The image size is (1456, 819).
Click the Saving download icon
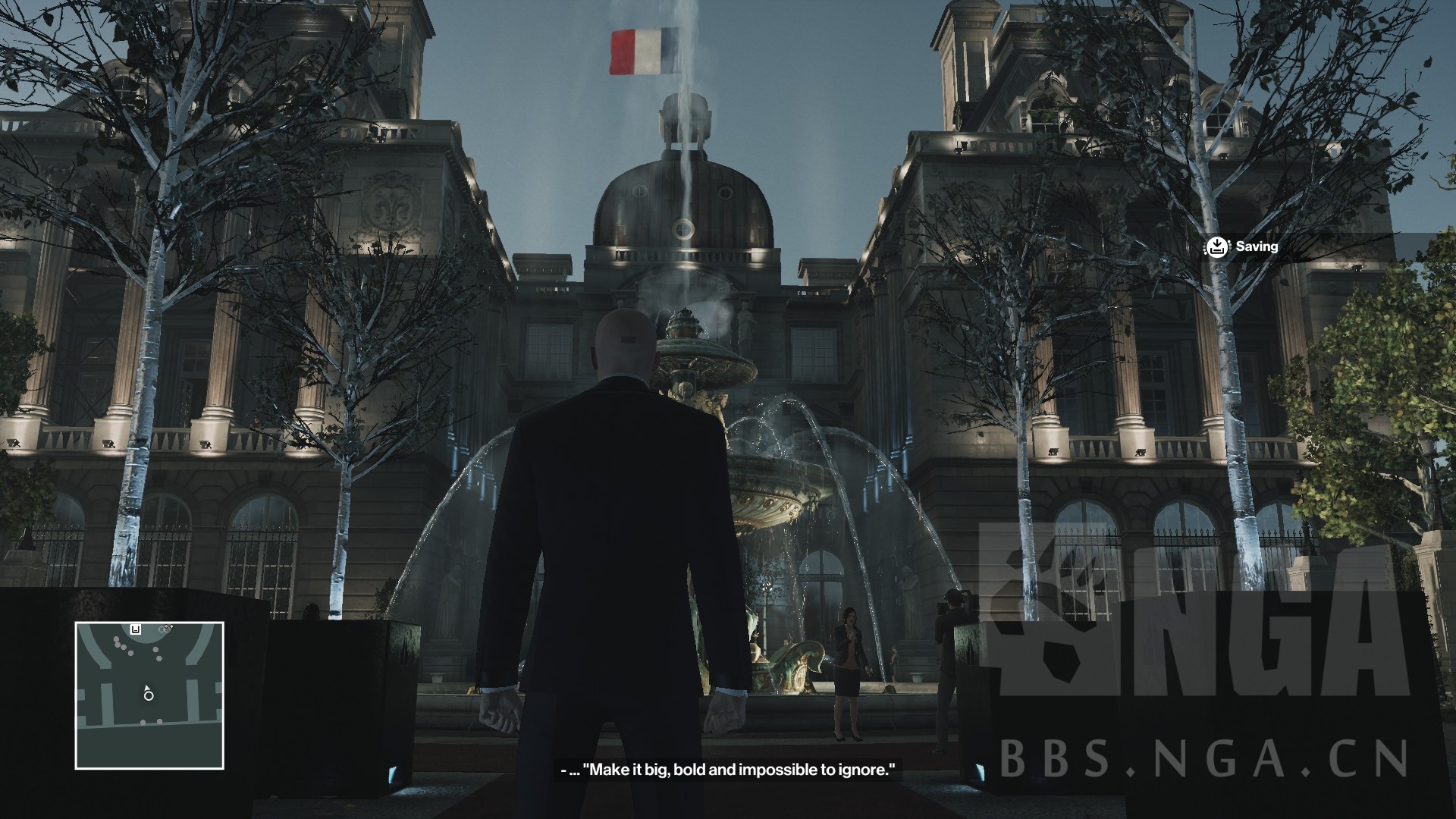pyautogui.click(x=1218, y=247)
